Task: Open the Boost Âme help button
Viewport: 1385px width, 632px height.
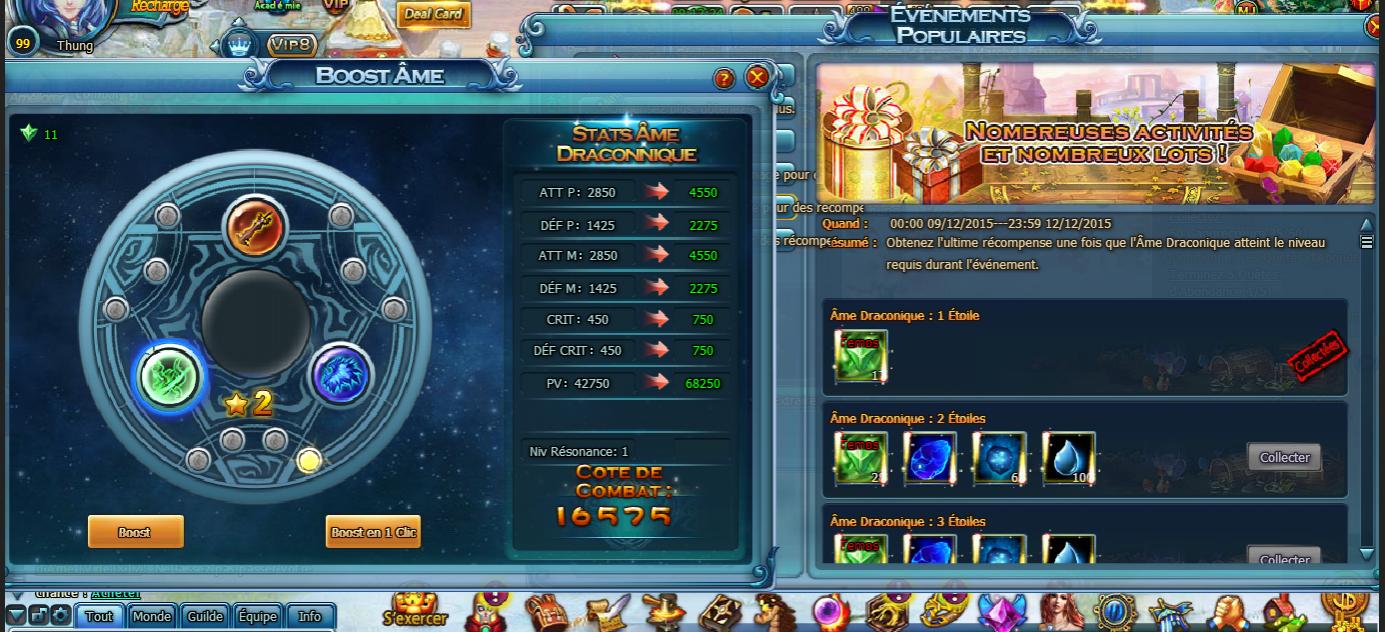Action: click(724, 79)
